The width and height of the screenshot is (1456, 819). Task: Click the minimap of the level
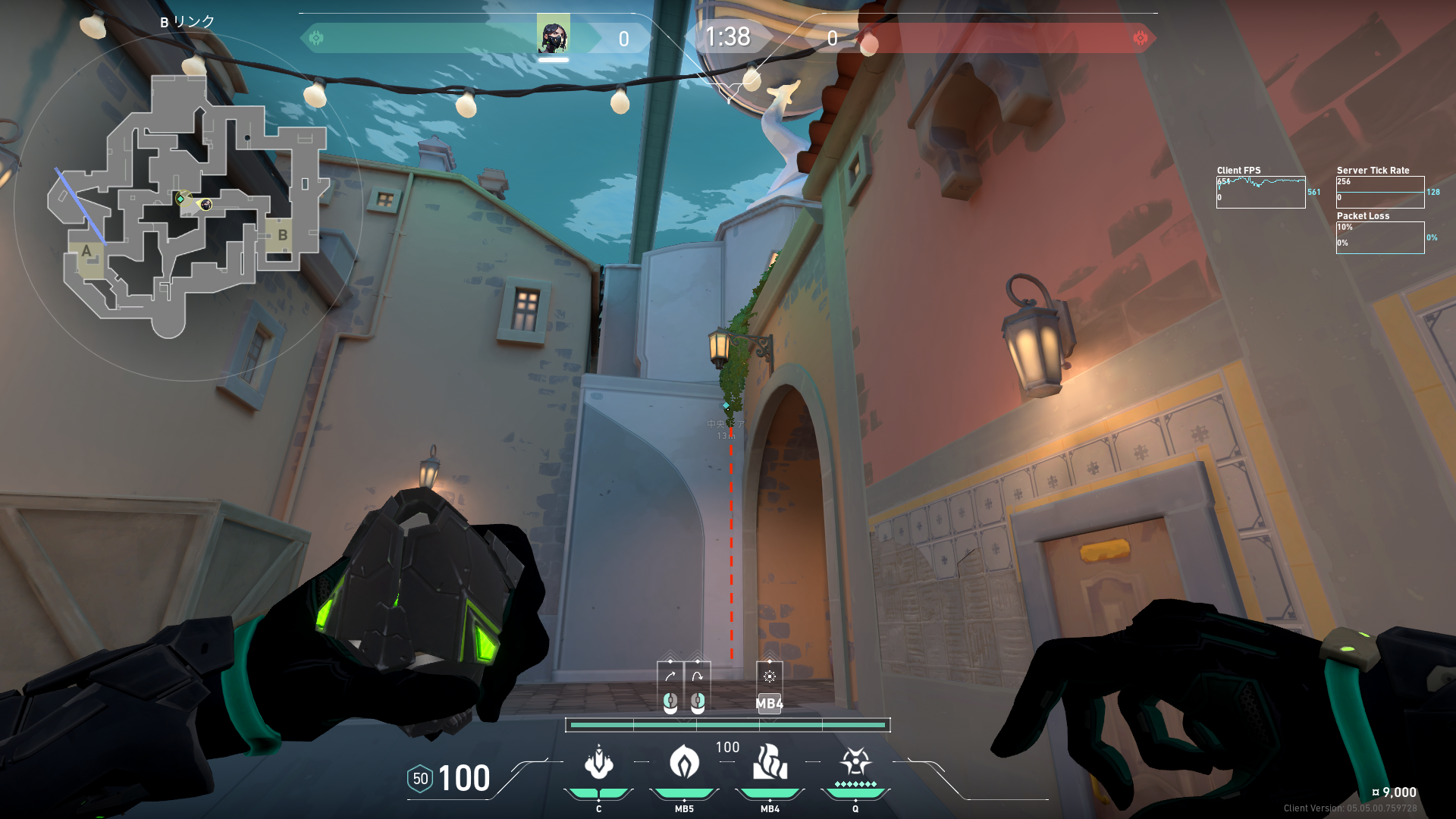188,206
